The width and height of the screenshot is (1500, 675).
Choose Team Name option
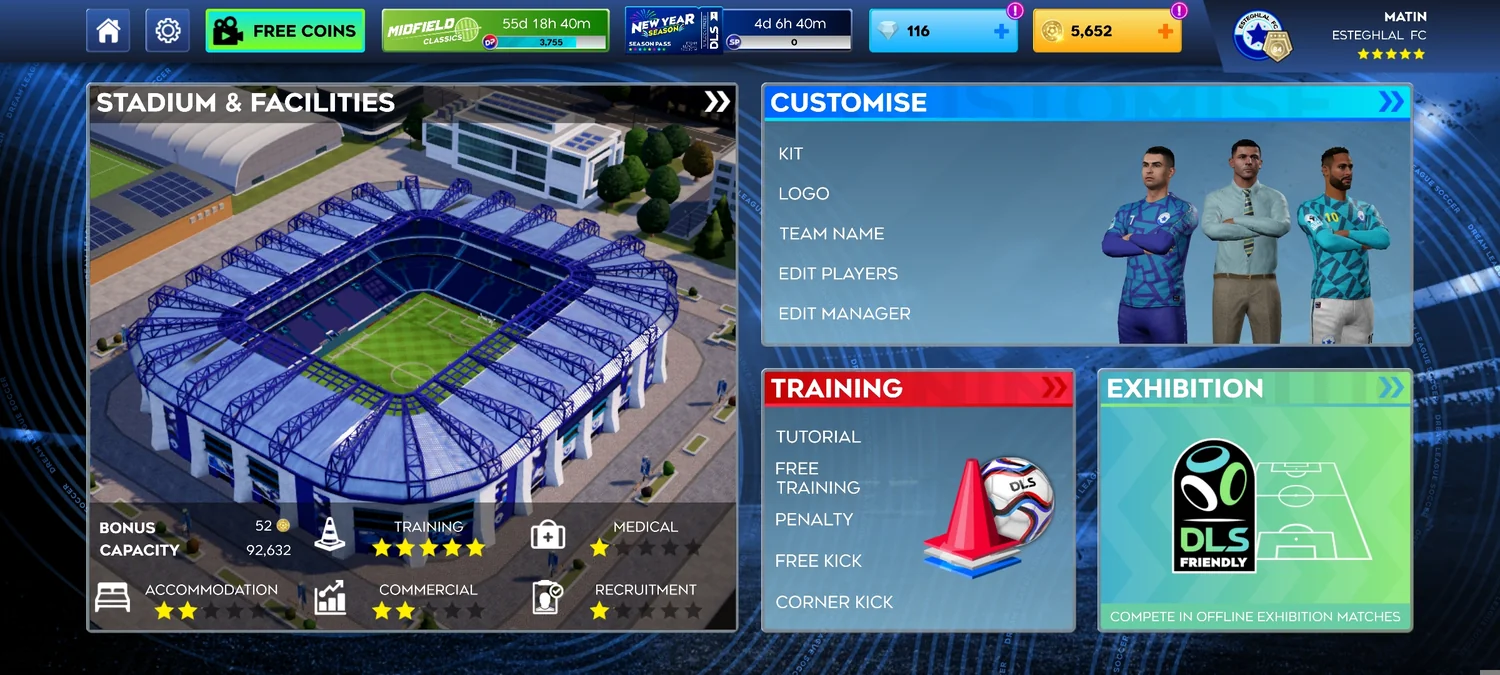click(x=831, y=234)
